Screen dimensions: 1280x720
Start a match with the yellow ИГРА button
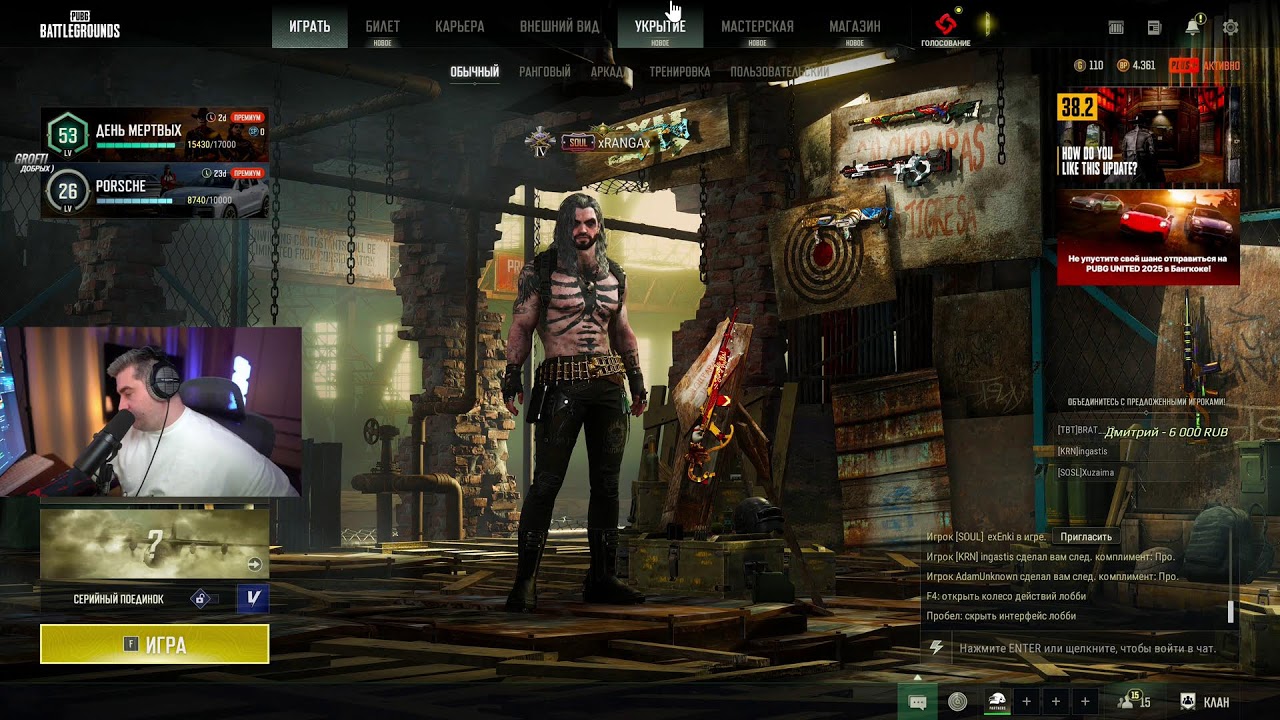click(x=154, y=644)
